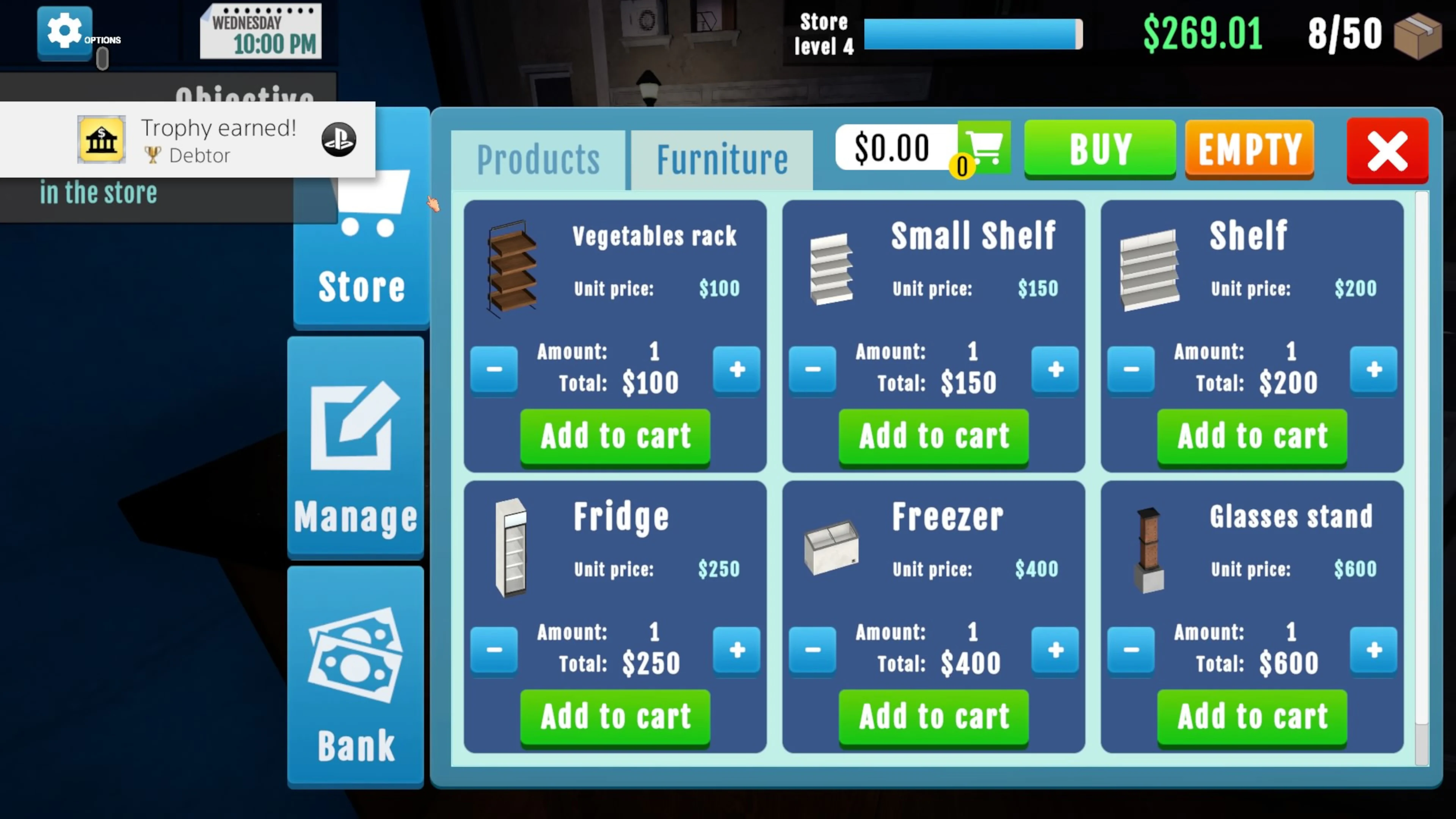This screenshot has height=819, width=1456.
Task: Increase the Glasses stand amount
Action: (x=1373, y=650)
